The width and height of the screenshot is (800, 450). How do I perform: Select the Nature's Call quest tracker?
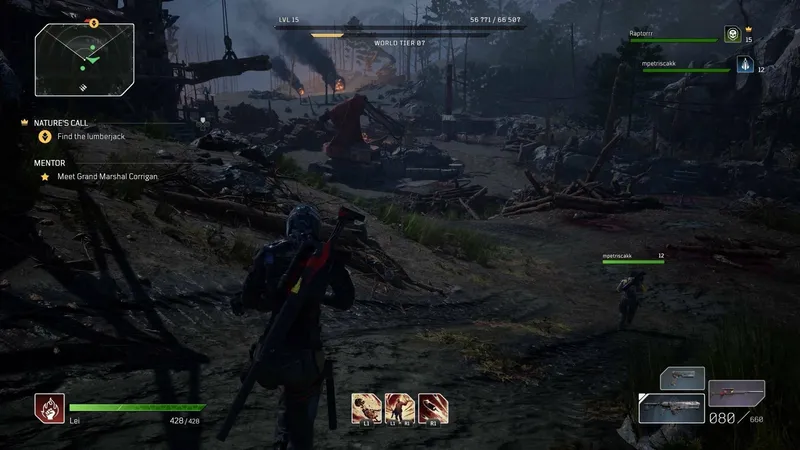(x=61, y=122)
